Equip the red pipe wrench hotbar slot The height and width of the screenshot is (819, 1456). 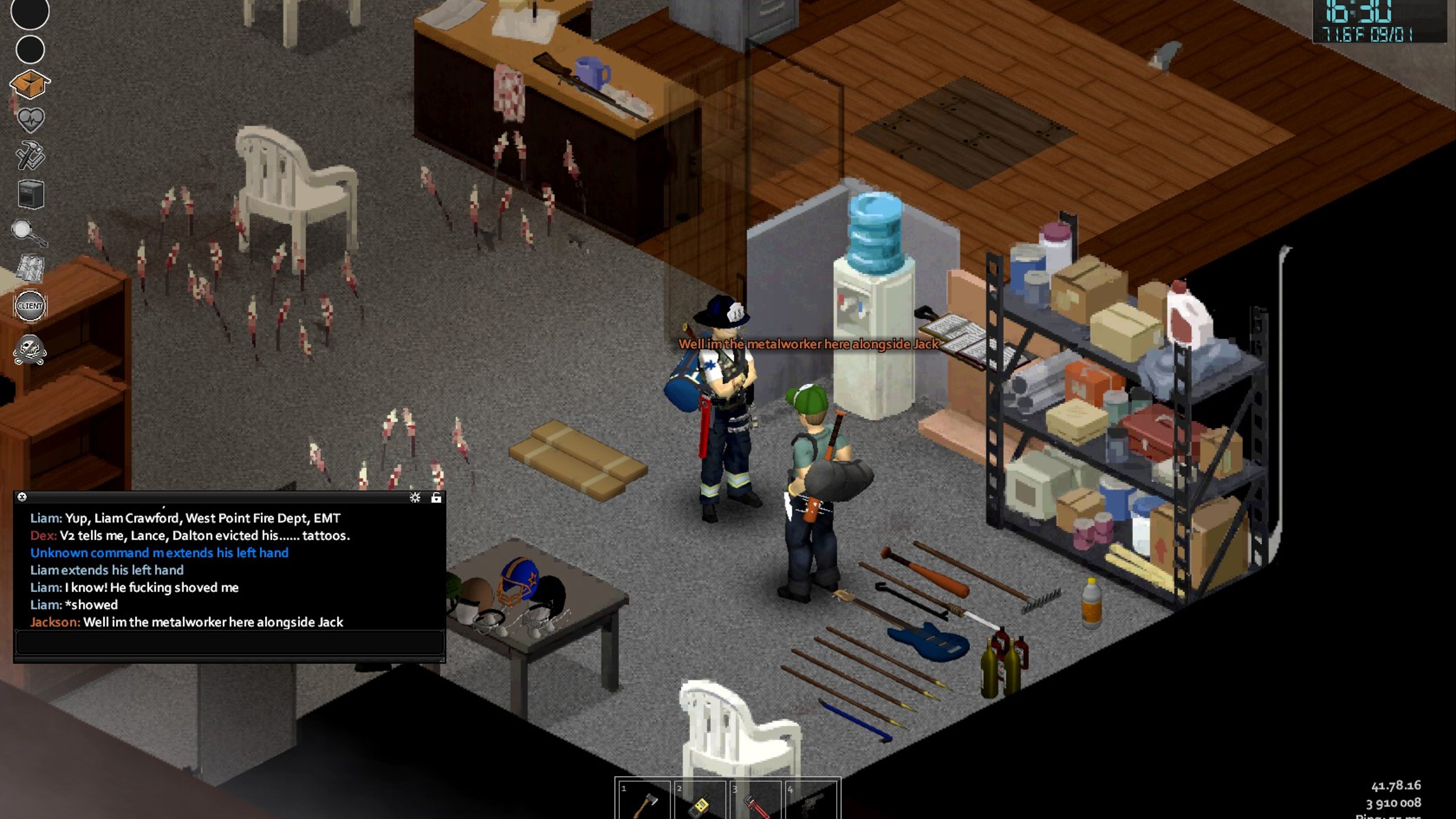755,802
